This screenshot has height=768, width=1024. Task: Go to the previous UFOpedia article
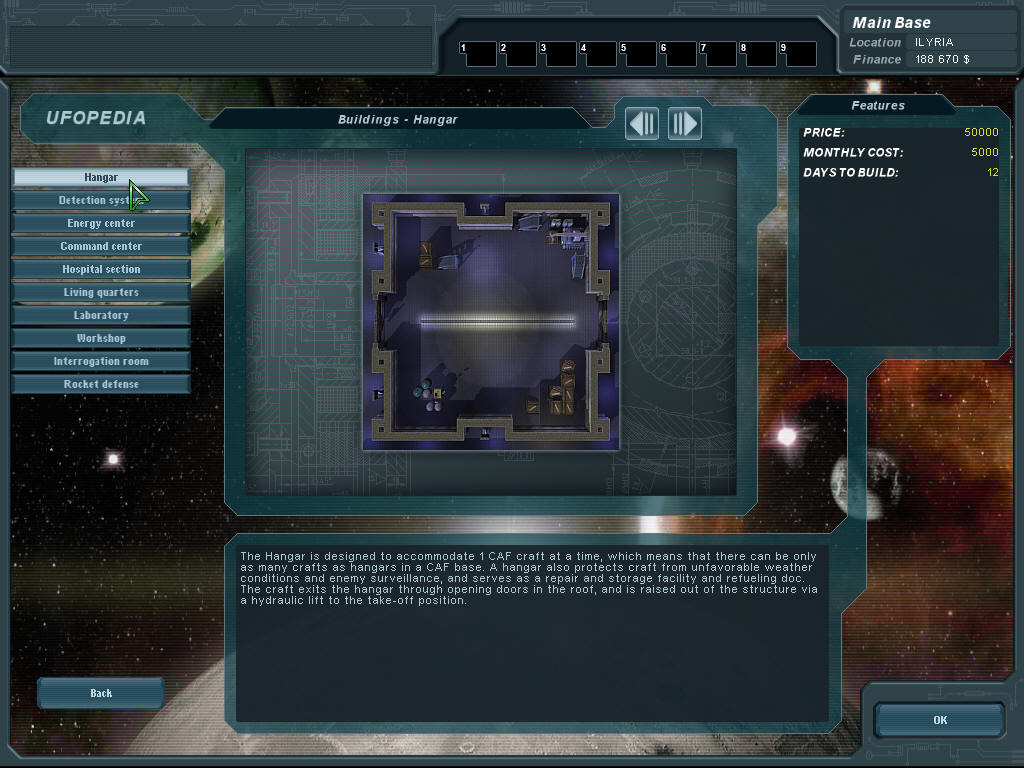(642, 124)
